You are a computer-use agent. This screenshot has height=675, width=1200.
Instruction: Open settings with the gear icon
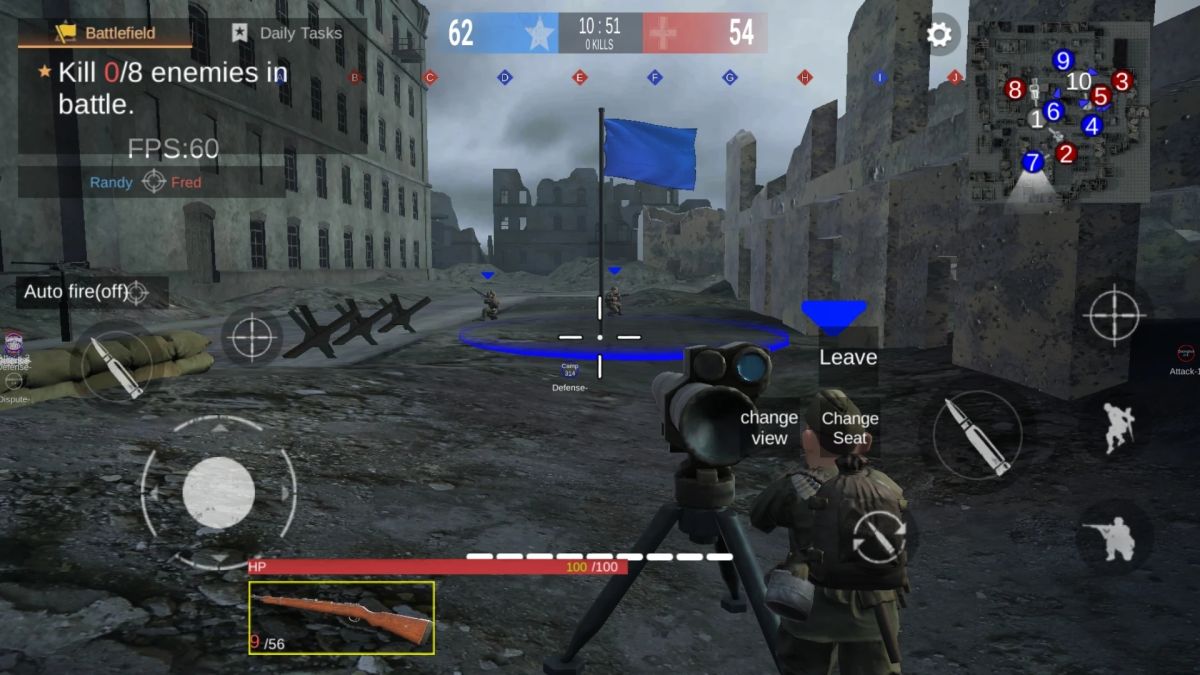click(x=939, y=35)
